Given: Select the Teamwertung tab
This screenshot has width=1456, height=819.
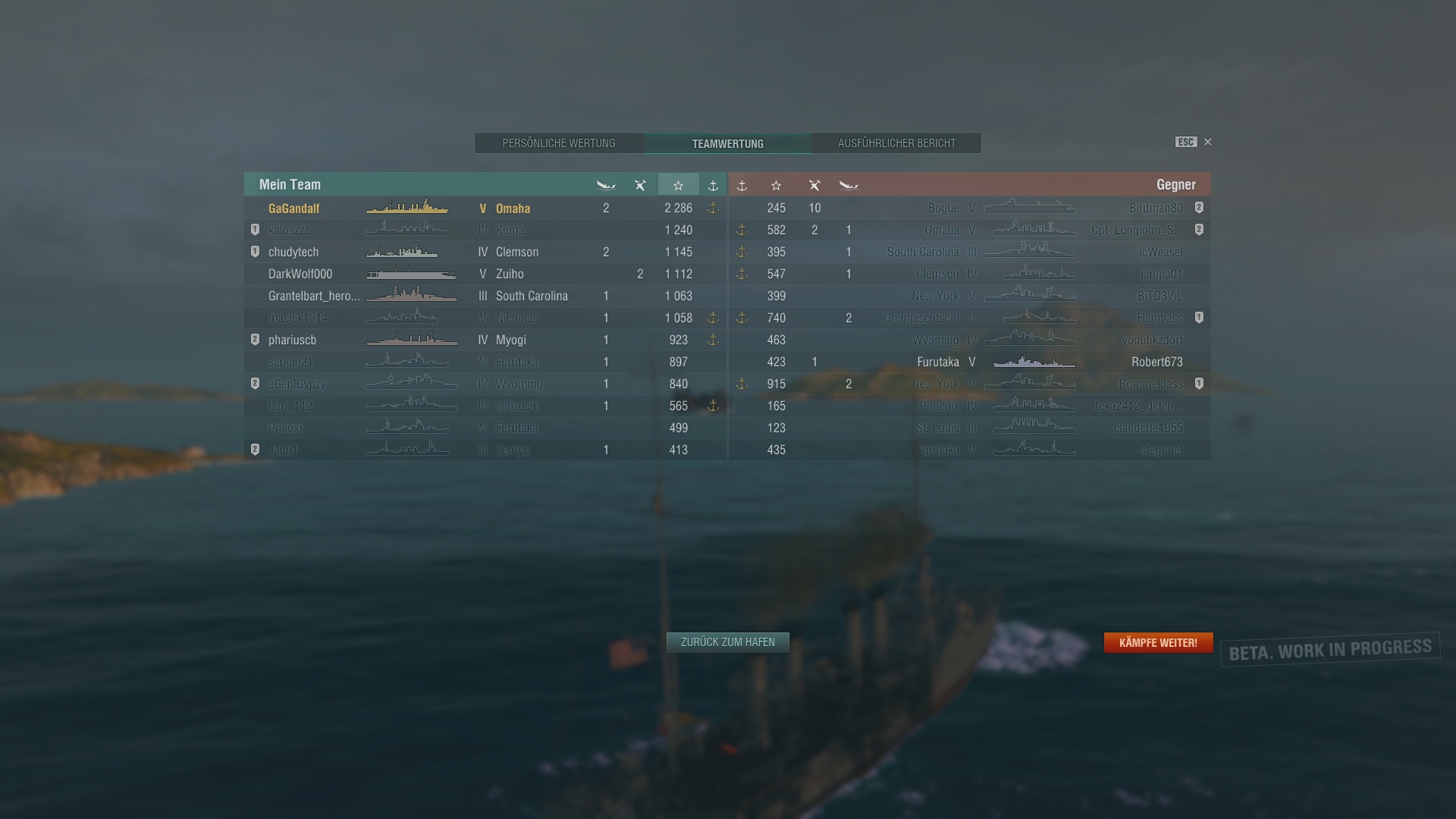Looking at the screenshot, I should [x=727, y=143].
